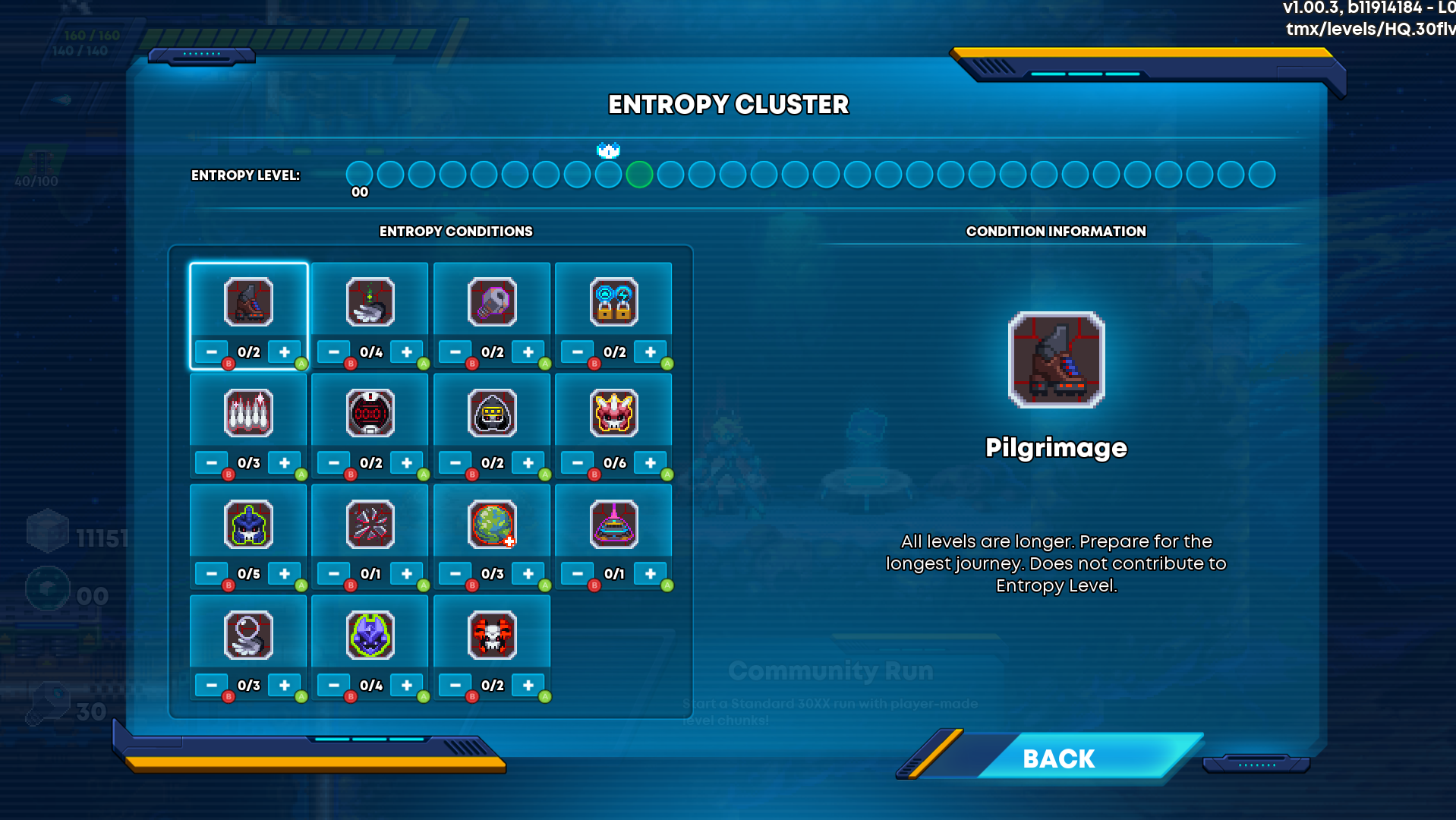Select the white spikes condition icon

click(x=248, y=413)
